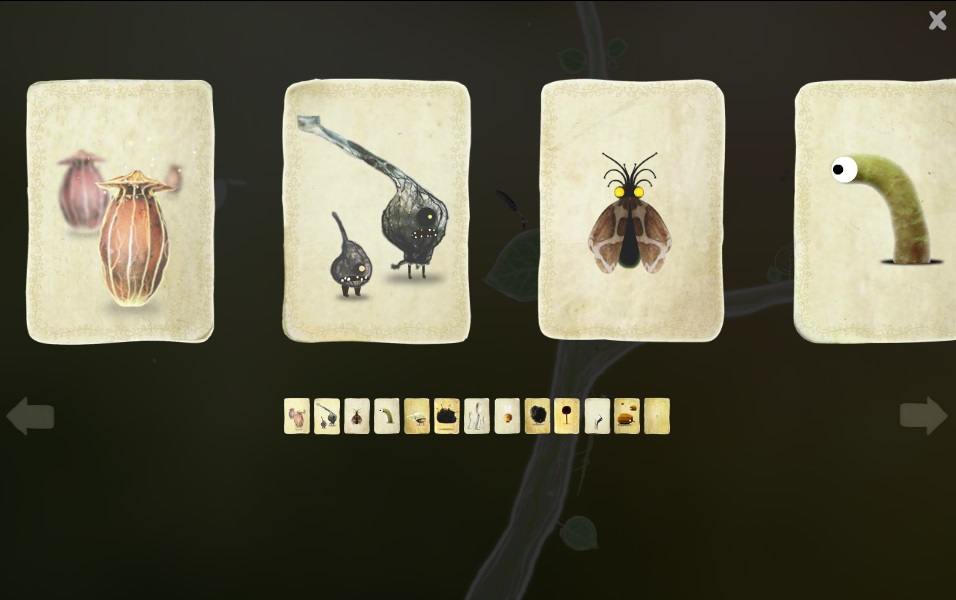Image resolution: width=956 pixels, height=600 pixels.
Task: Close the card collection screen
Action: (937, 20)
